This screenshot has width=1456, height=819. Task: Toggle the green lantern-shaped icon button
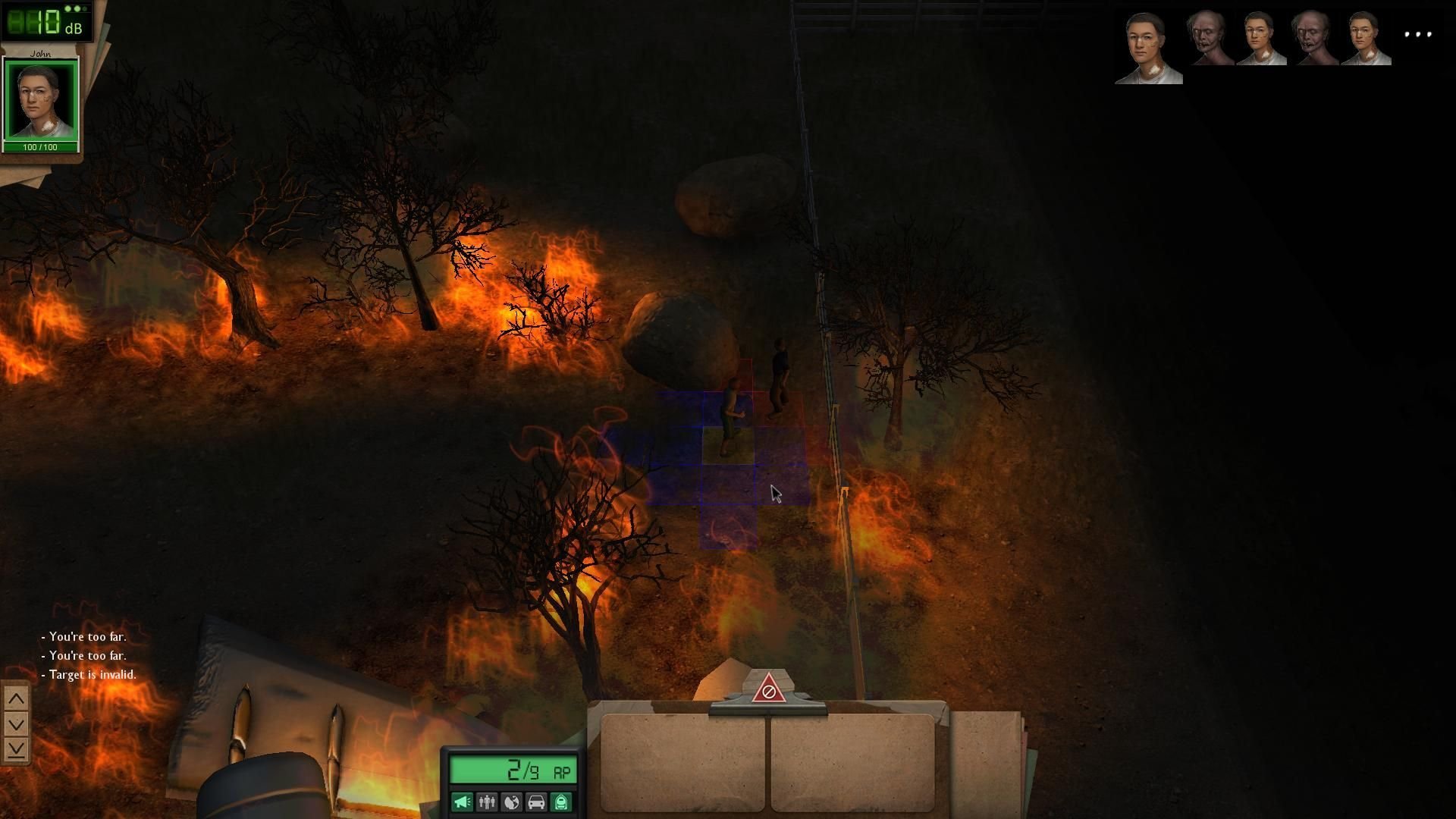(561, 802)
